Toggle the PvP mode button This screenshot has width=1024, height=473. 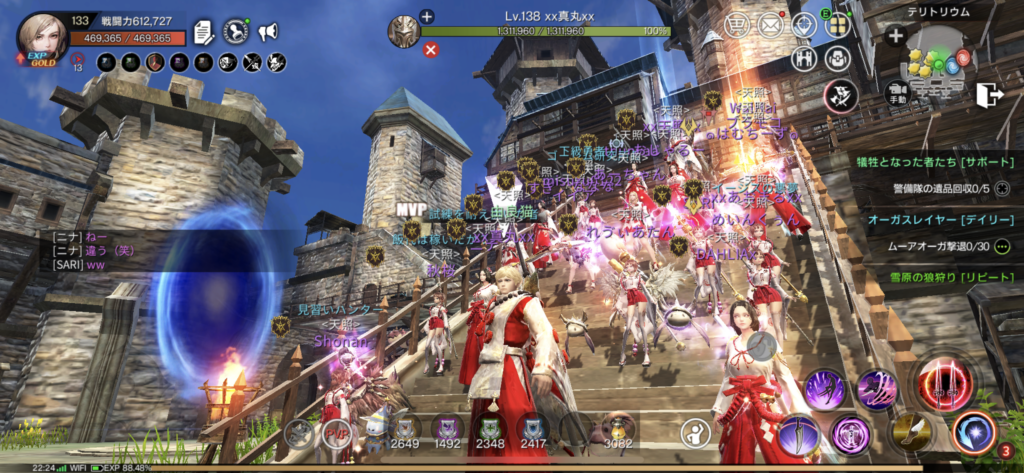(x=333, y=433)
